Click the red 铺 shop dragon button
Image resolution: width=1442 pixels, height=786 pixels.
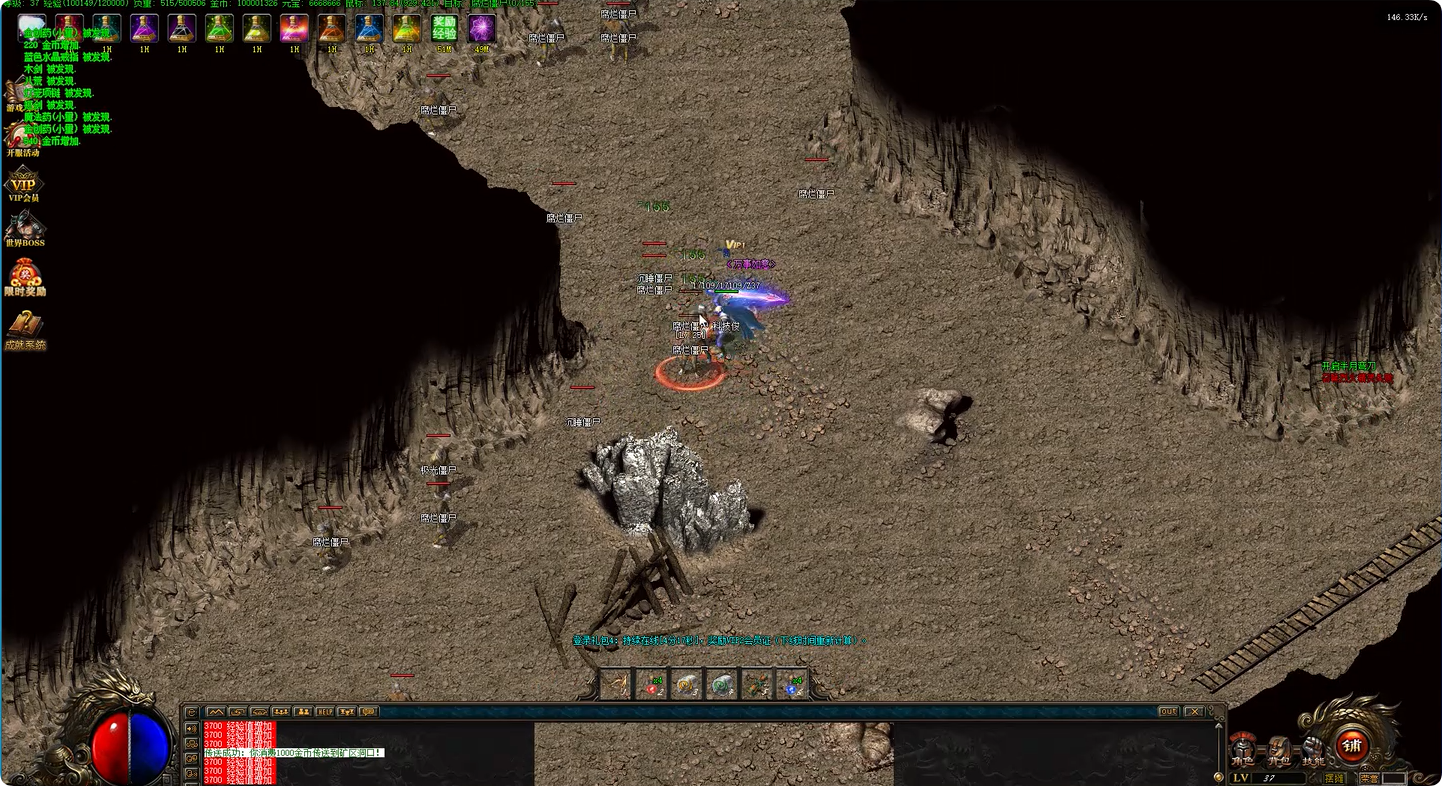click(1352, 747)
